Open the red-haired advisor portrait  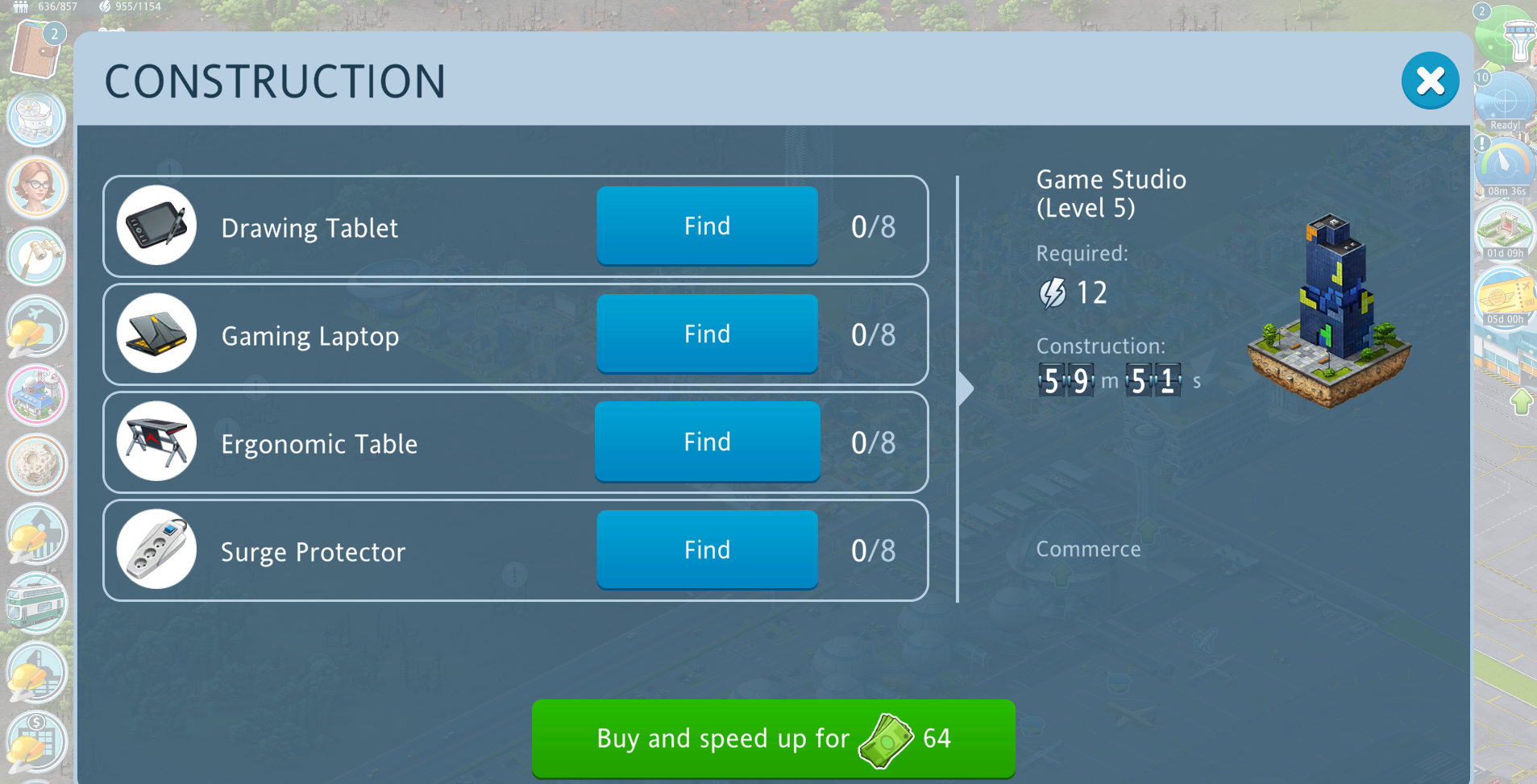(x=36, y=187)
